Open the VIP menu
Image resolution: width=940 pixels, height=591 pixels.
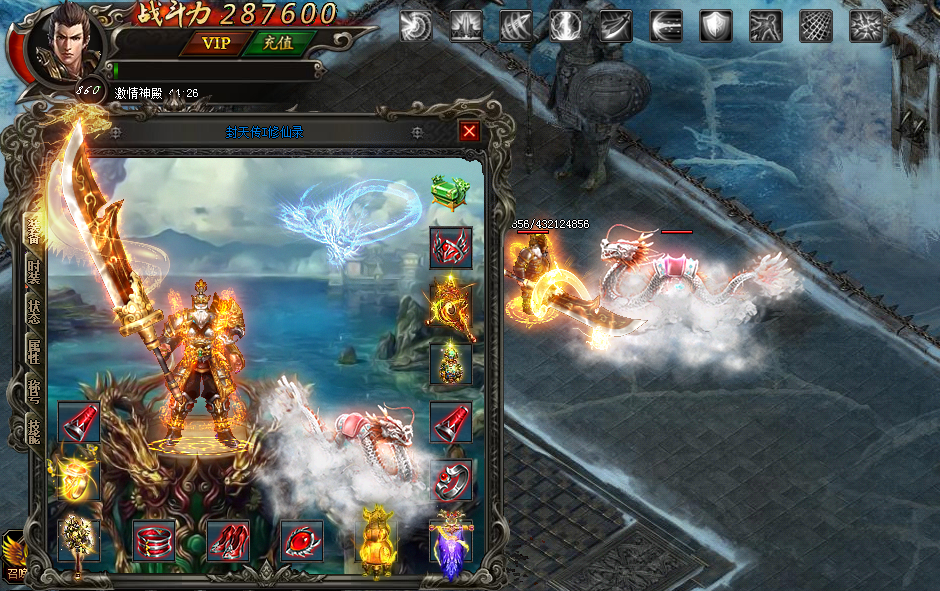(214, 42)
